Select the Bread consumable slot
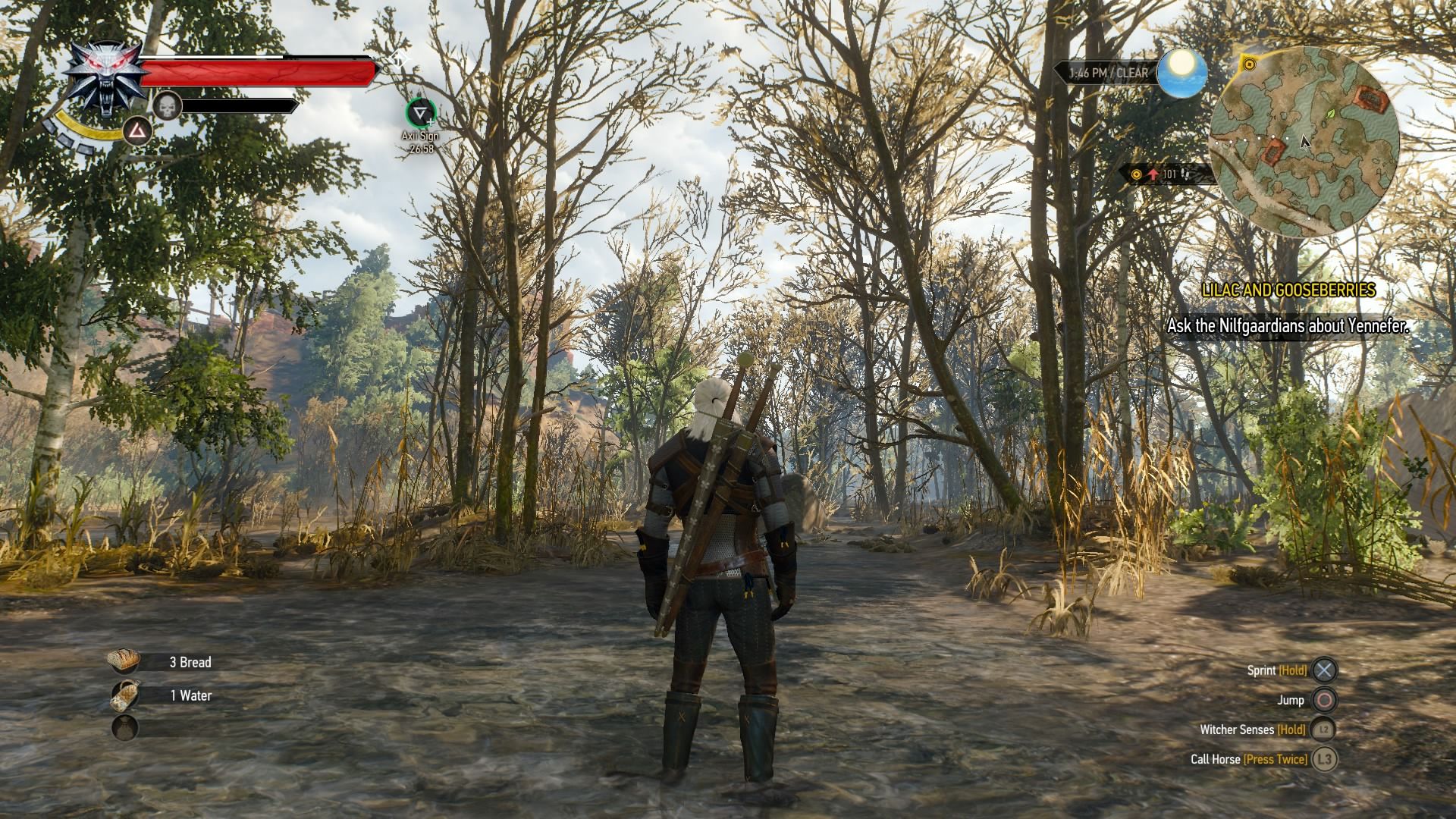1456x819 pixels. click(x=124, y=661)
